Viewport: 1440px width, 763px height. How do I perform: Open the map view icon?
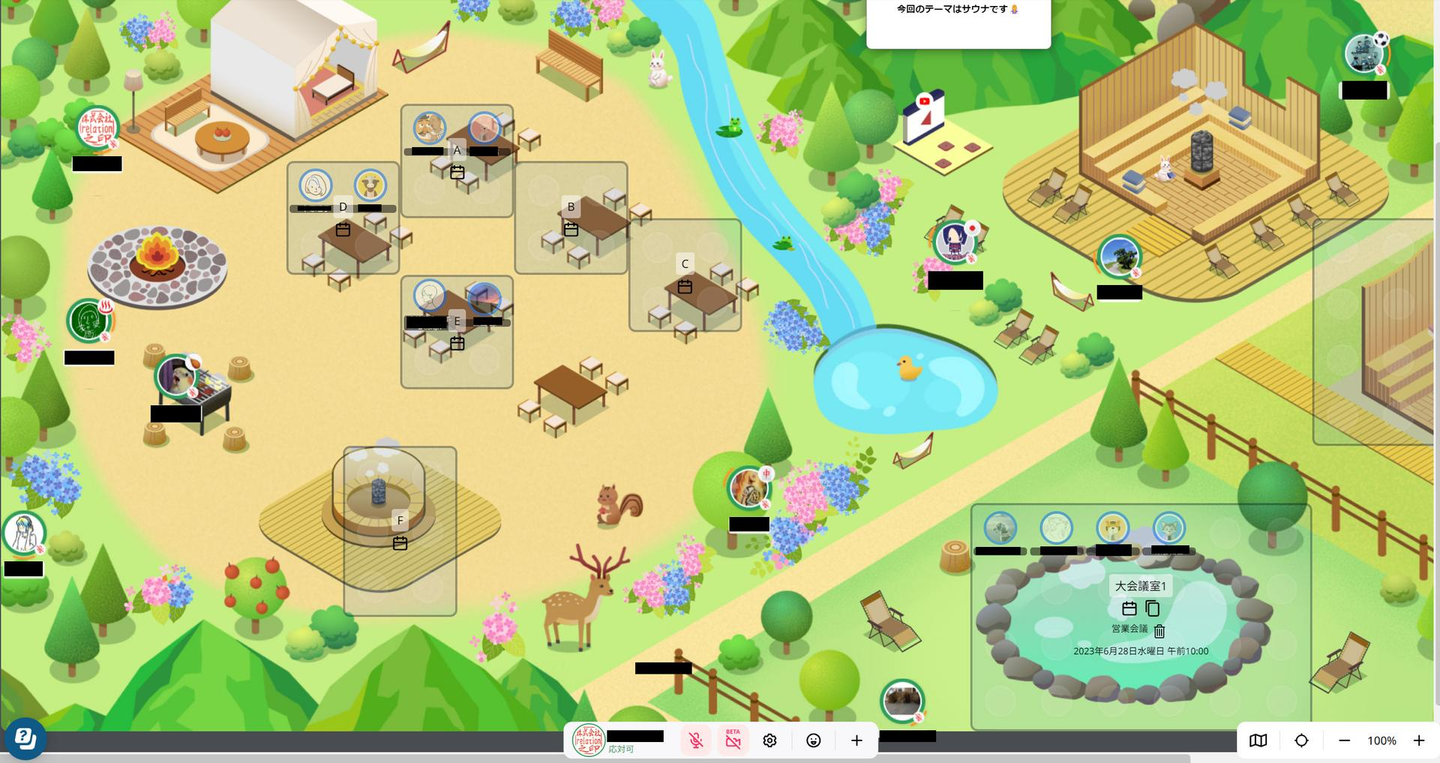click(1259, 741)
